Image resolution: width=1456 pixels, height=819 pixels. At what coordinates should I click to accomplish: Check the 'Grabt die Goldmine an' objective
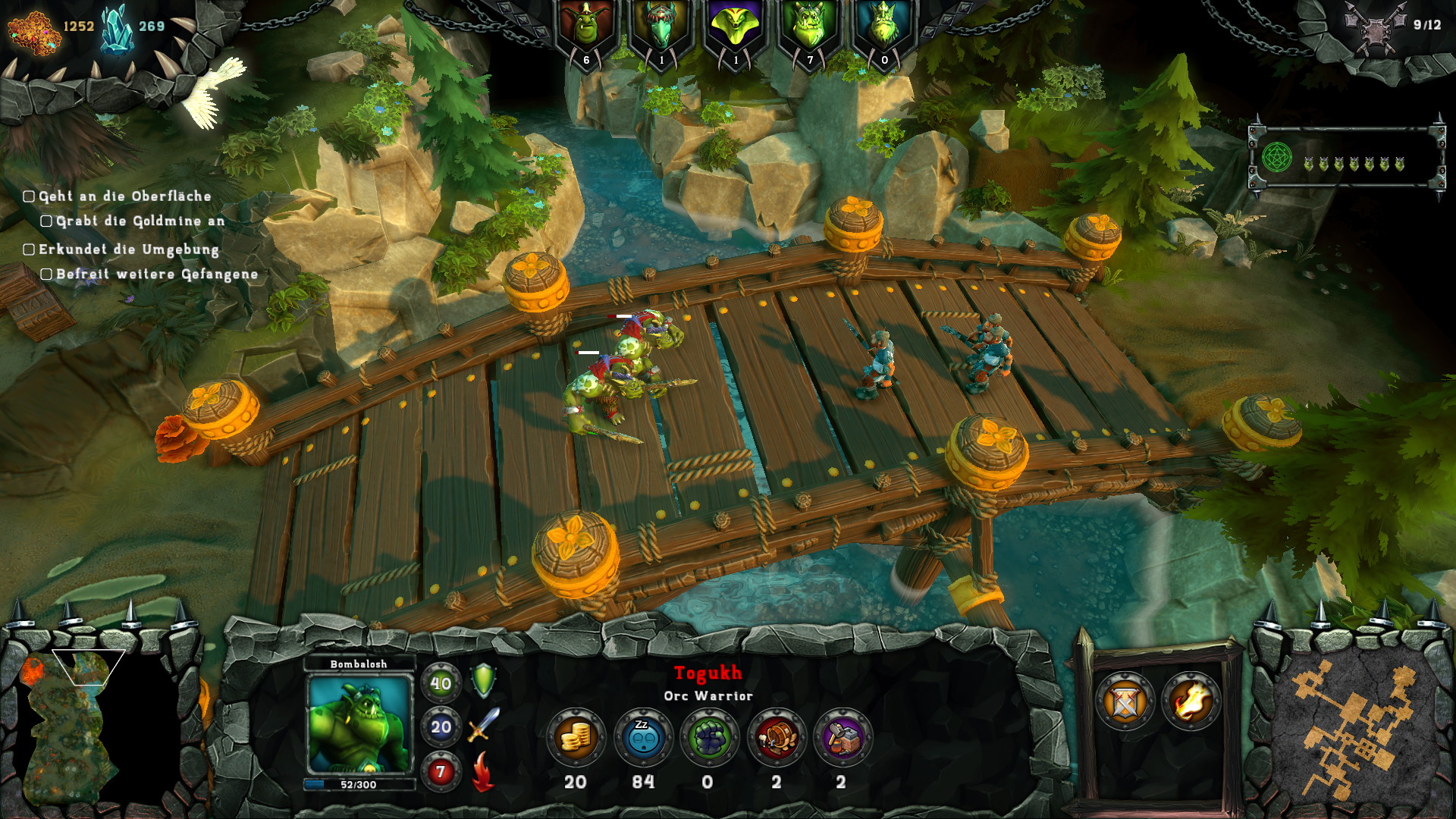tap(45, 221)
